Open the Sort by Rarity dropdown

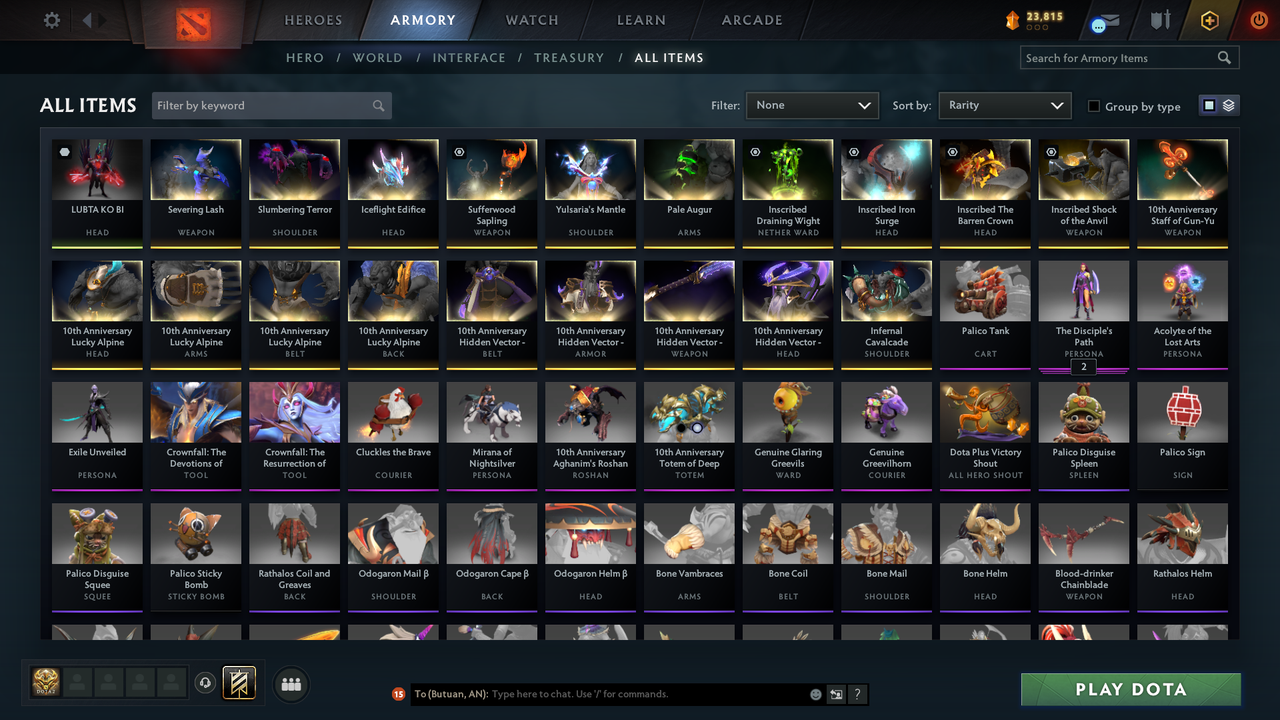[1004, 104]
